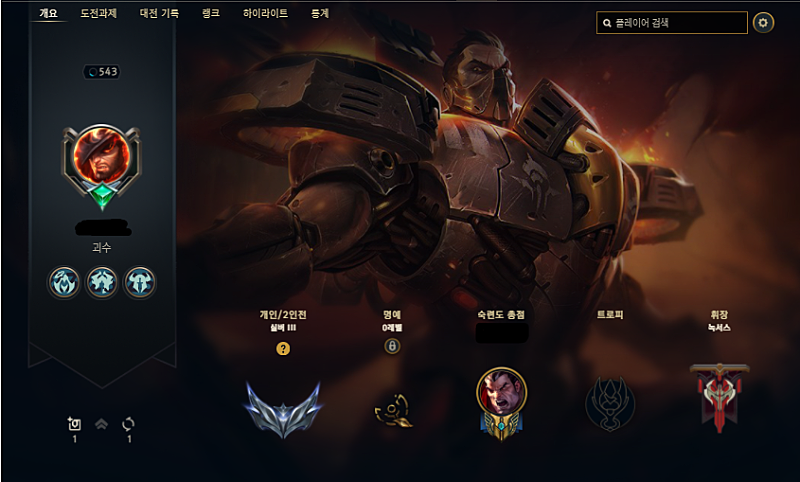Viewport: 800px width, 482px height.
Task: Click the horned helmet challenge token
Action: 140,283
